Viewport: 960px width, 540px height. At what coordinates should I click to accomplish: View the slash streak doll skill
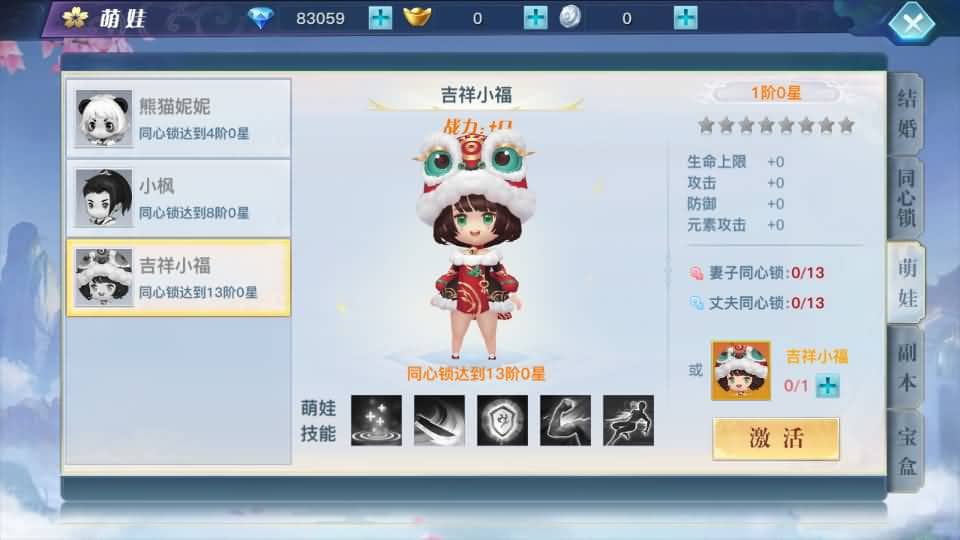click(439, 420)
